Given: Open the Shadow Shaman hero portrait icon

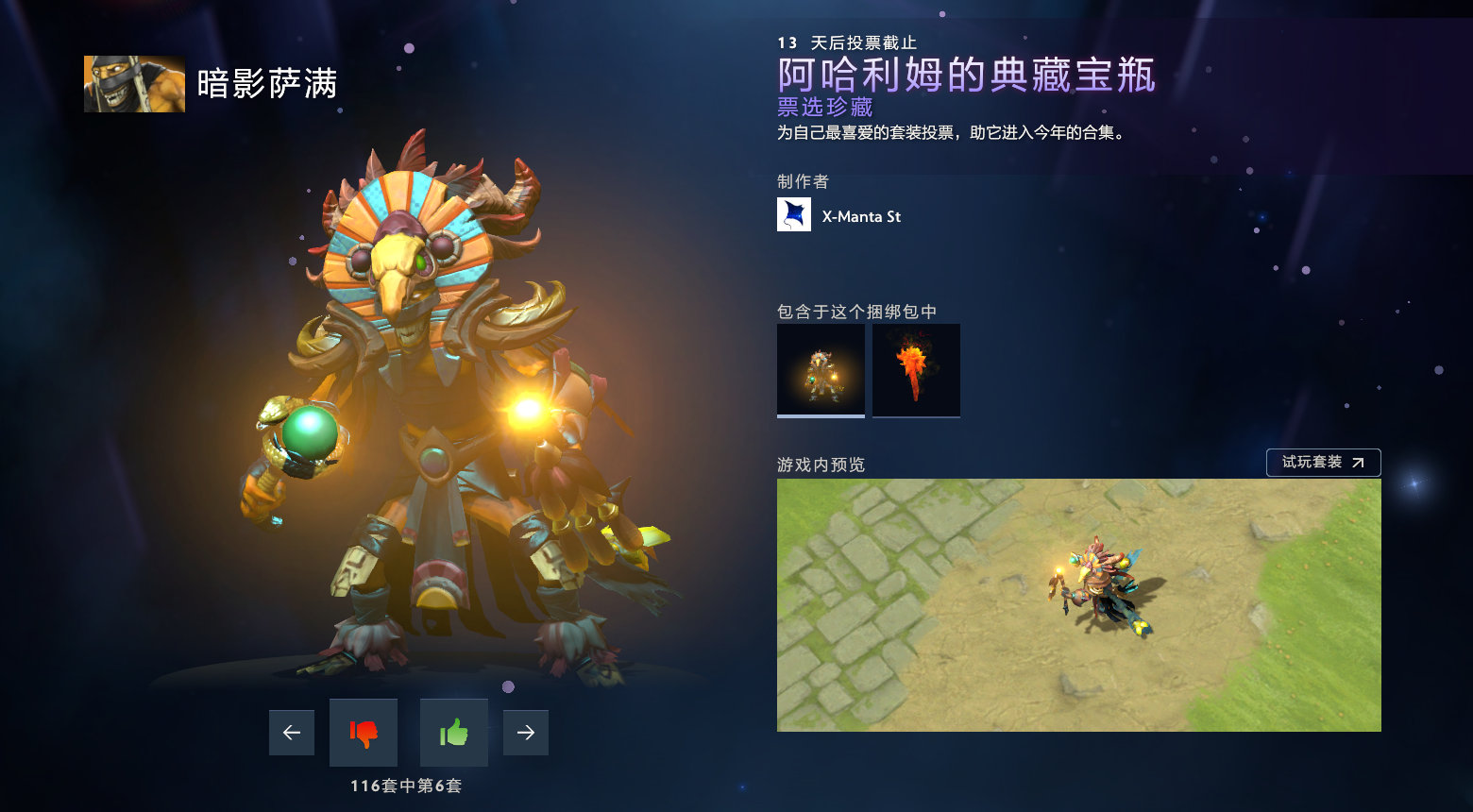Looking at the screenshot, I should click(x=133, y=83).
